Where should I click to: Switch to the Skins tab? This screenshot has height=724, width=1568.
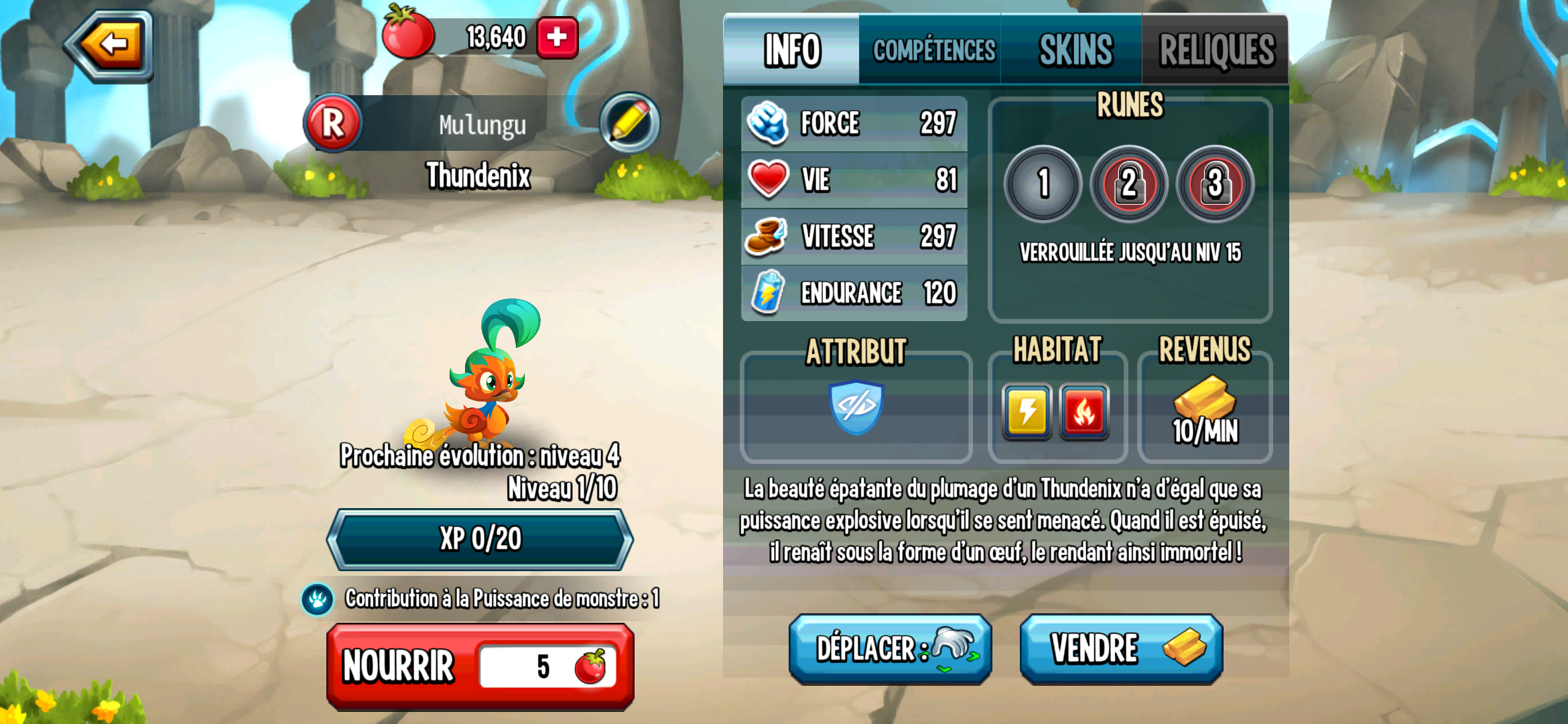click(x=1075, y=50)
